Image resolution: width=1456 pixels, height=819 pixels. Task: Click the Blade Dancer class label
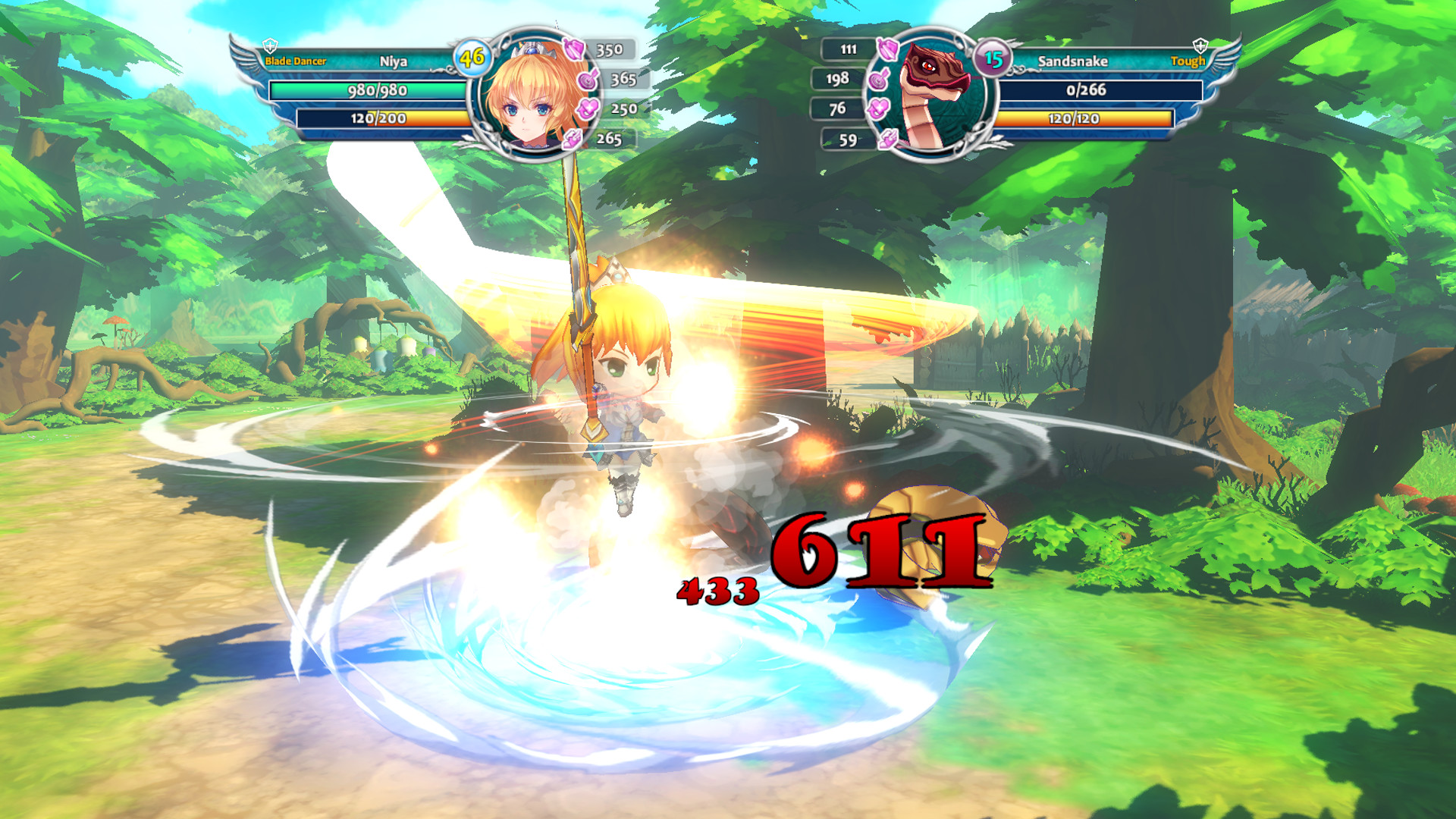tap(295, 61)
